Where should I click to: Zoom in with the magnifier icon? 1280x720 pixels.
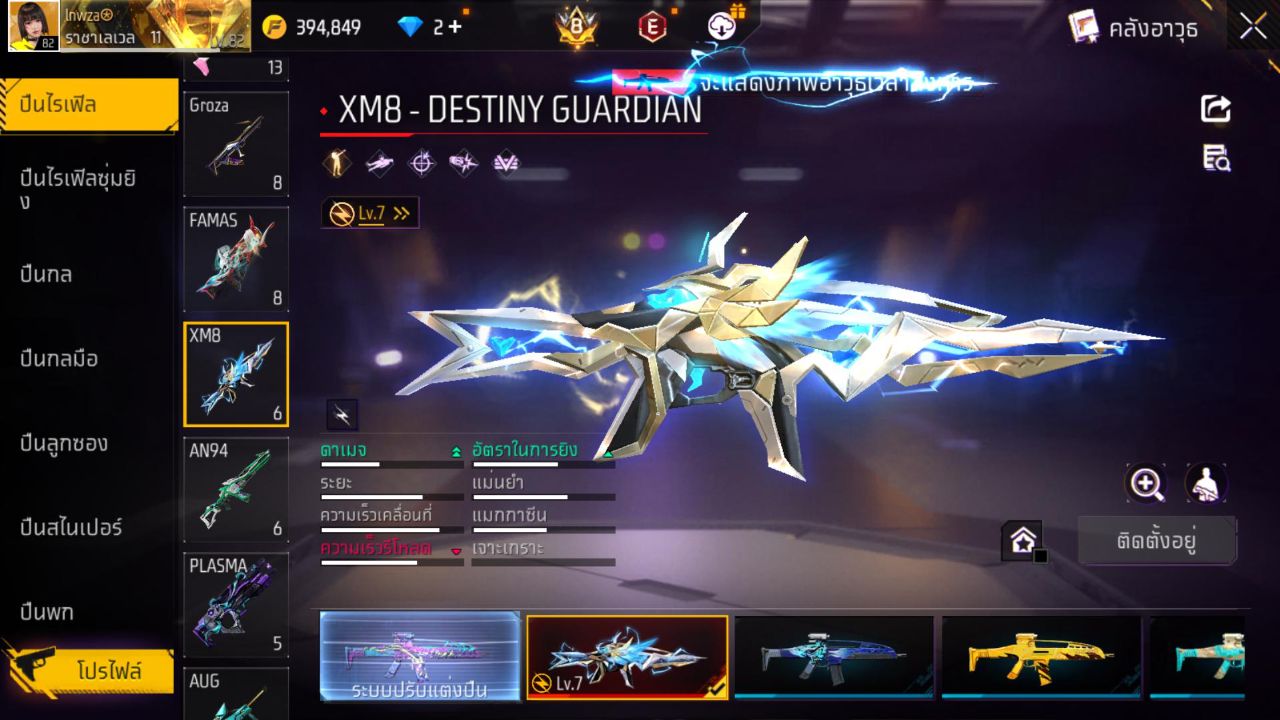(x=1146, y=484)
